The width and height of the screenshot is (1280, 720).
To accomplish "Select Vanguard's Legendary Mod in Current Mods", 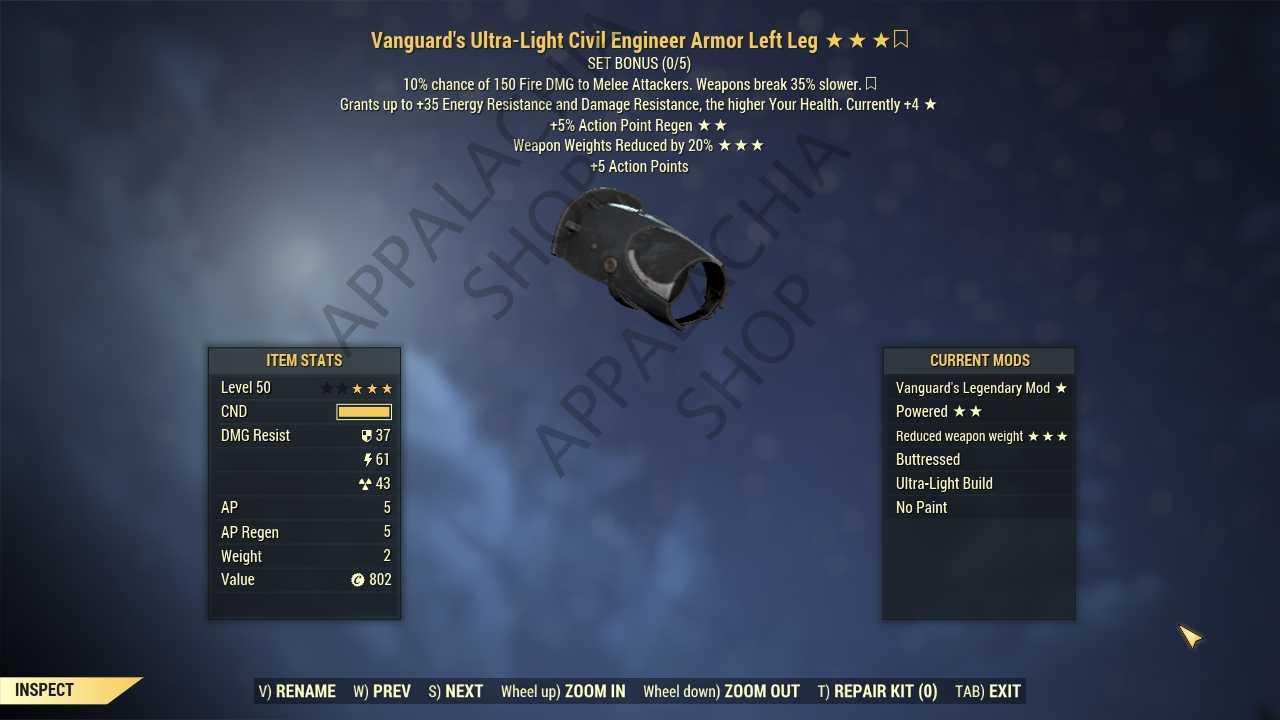I will pyautogui.click(x=979, y=388).
